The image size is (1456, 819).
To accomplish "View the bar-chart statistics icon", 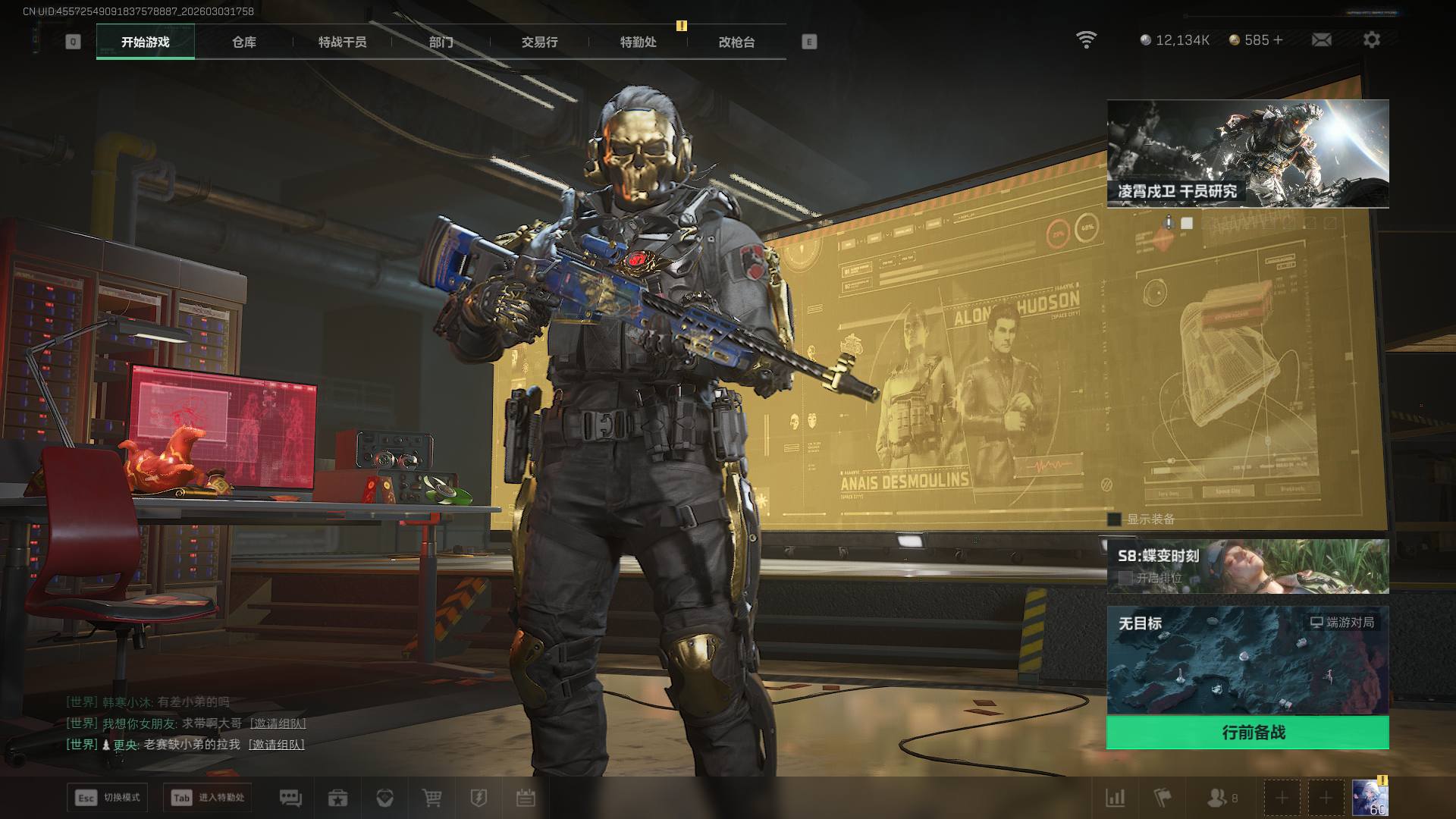I will point(1116,798).
